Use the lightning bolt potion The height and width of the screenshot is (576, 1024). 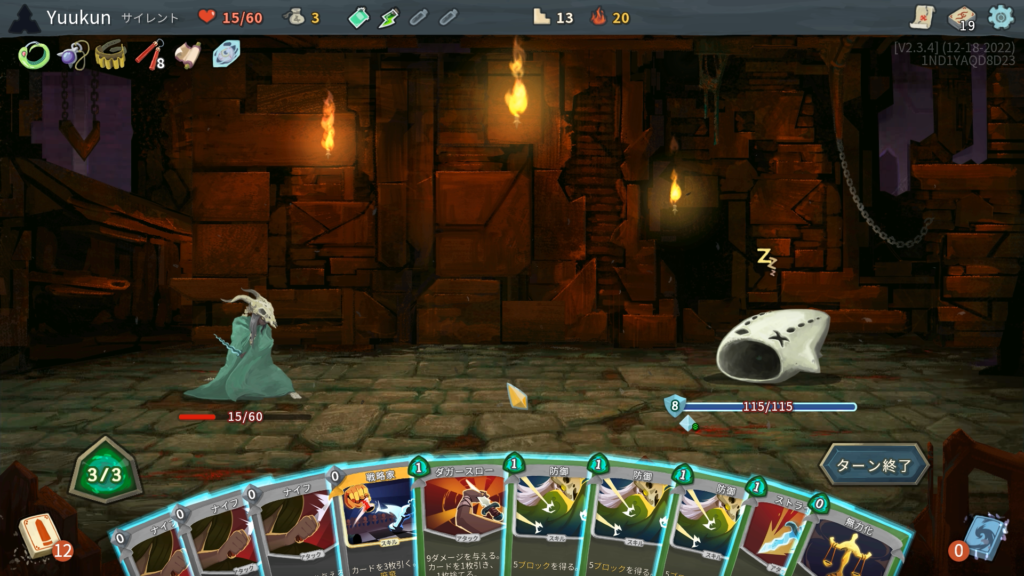point(389,17)
